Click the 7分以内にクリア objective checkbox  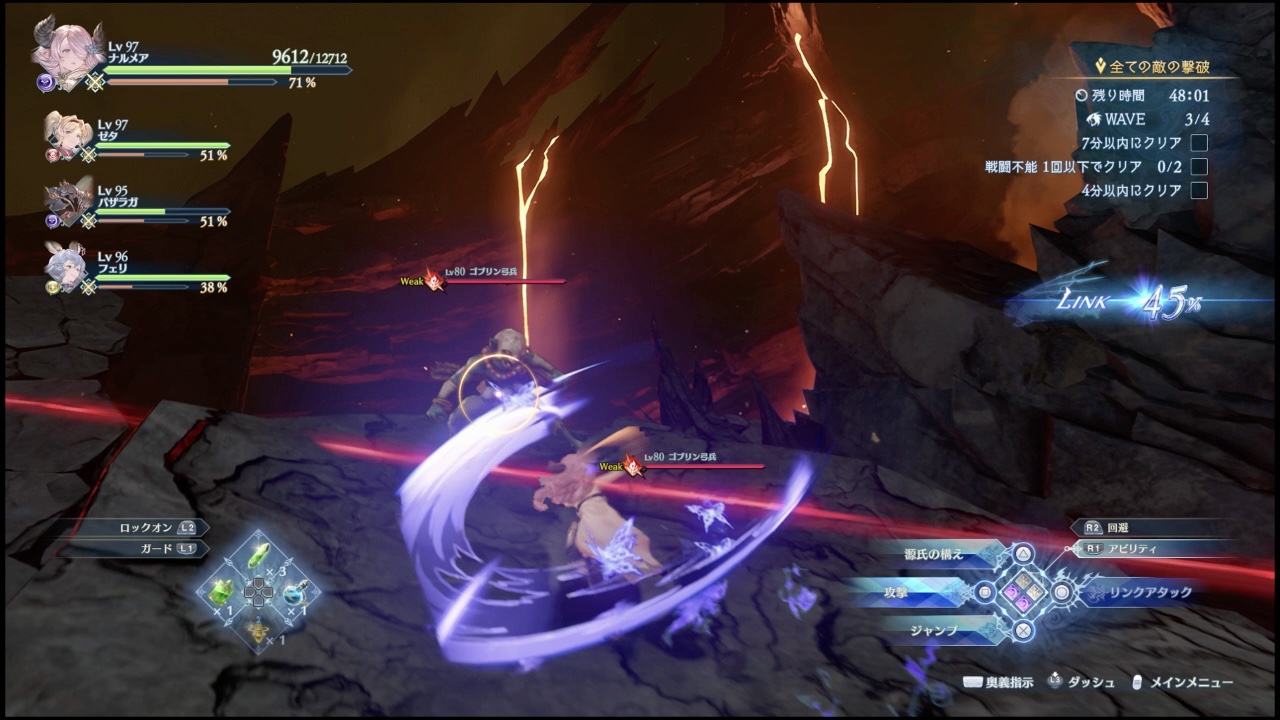point(1199,143)
